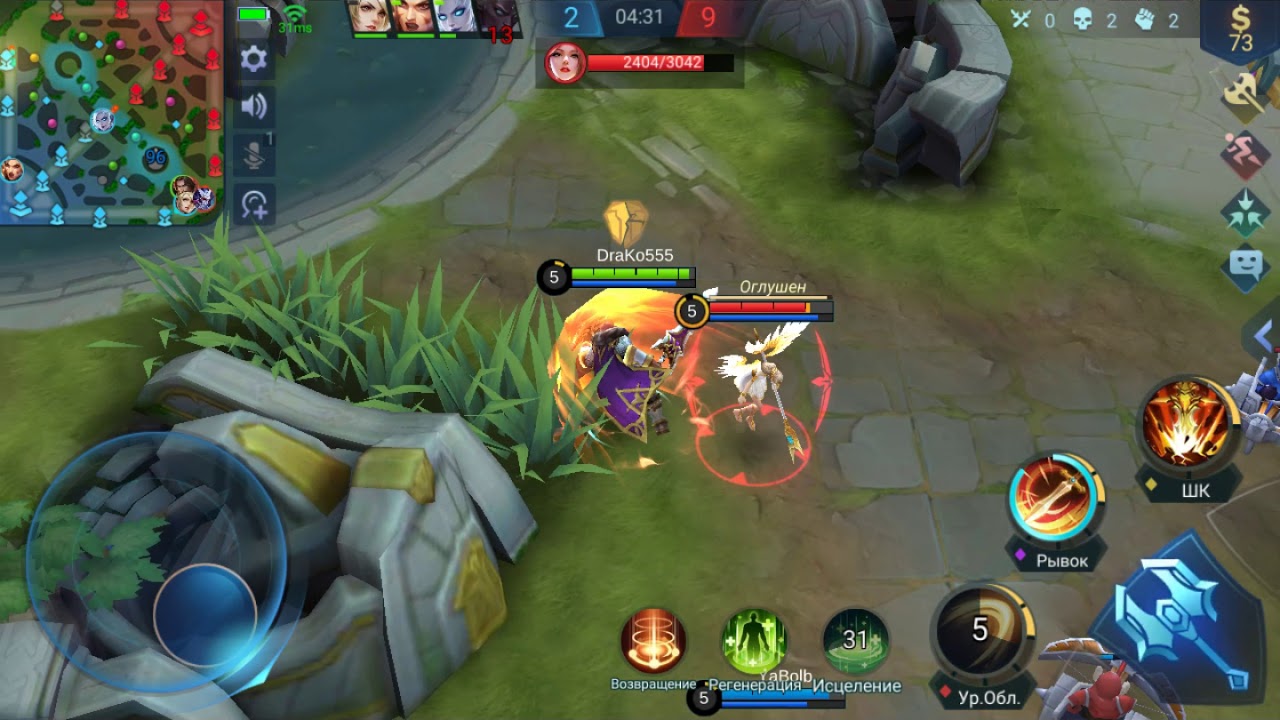This screenshot has width=1280, height=720.
Task: Tap the Ур.Обл. skill on cooldown
Action: pos(981,631)
